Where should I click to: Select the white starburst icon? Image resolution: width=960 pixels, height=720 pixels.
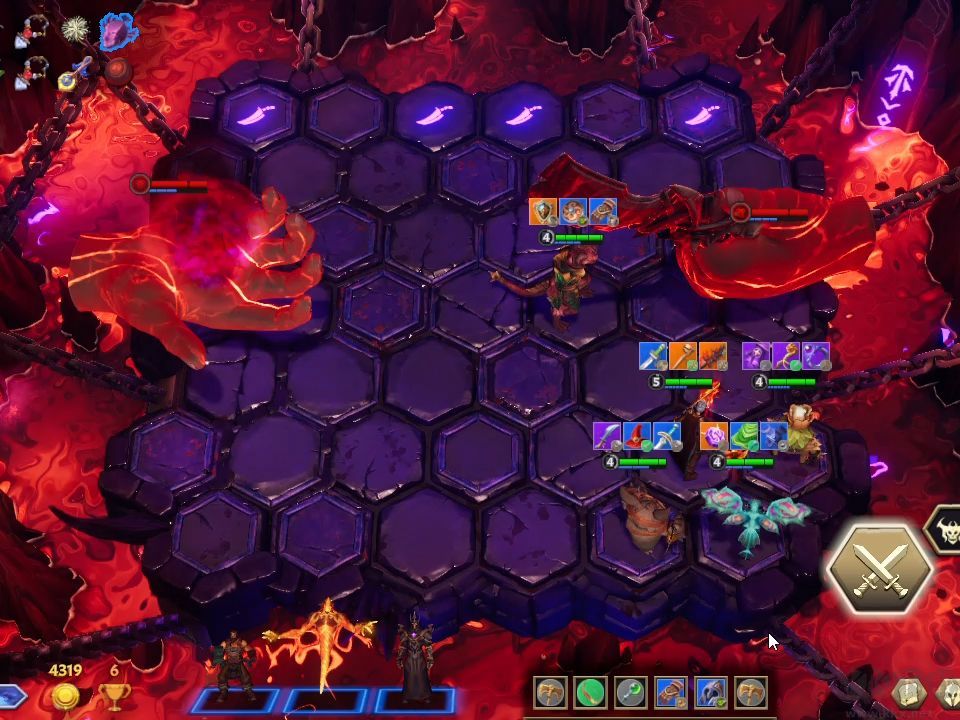[x=75, y=32]
